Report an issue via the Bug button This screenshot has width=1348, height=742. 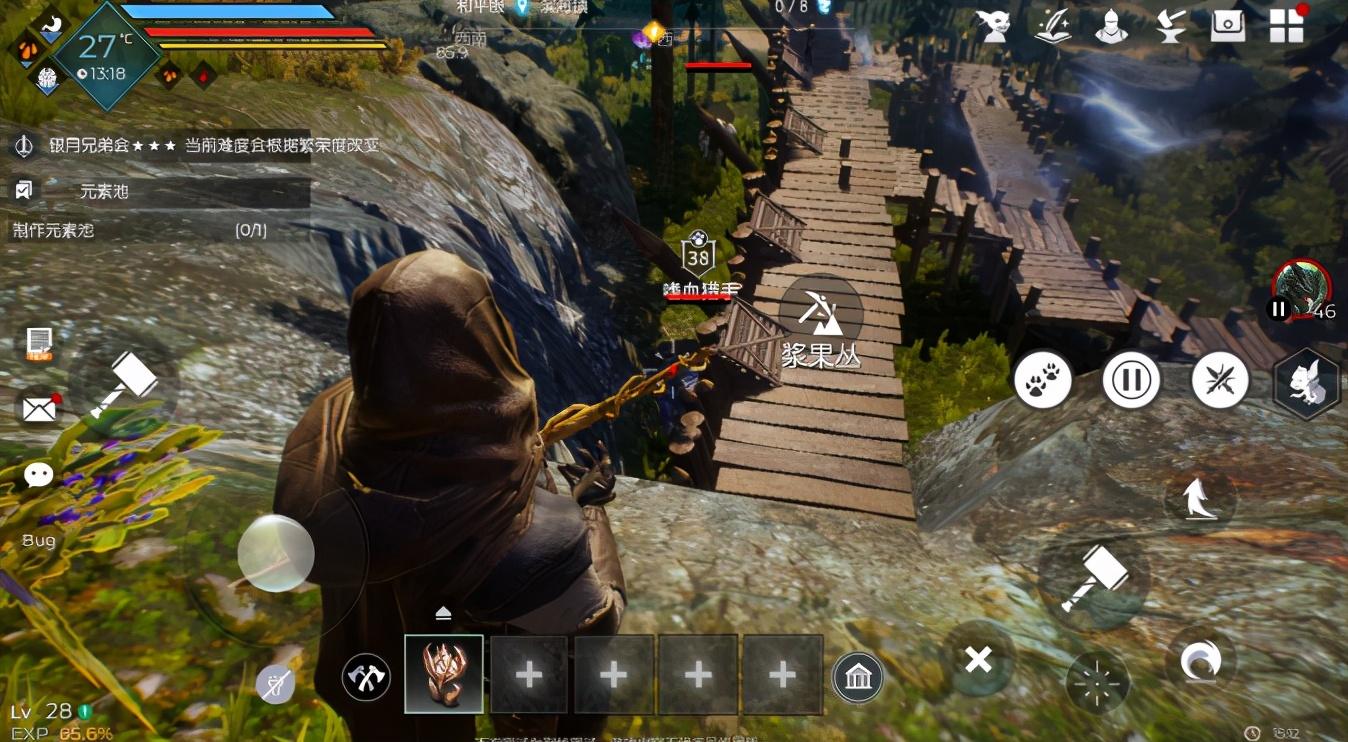point(39,541)
